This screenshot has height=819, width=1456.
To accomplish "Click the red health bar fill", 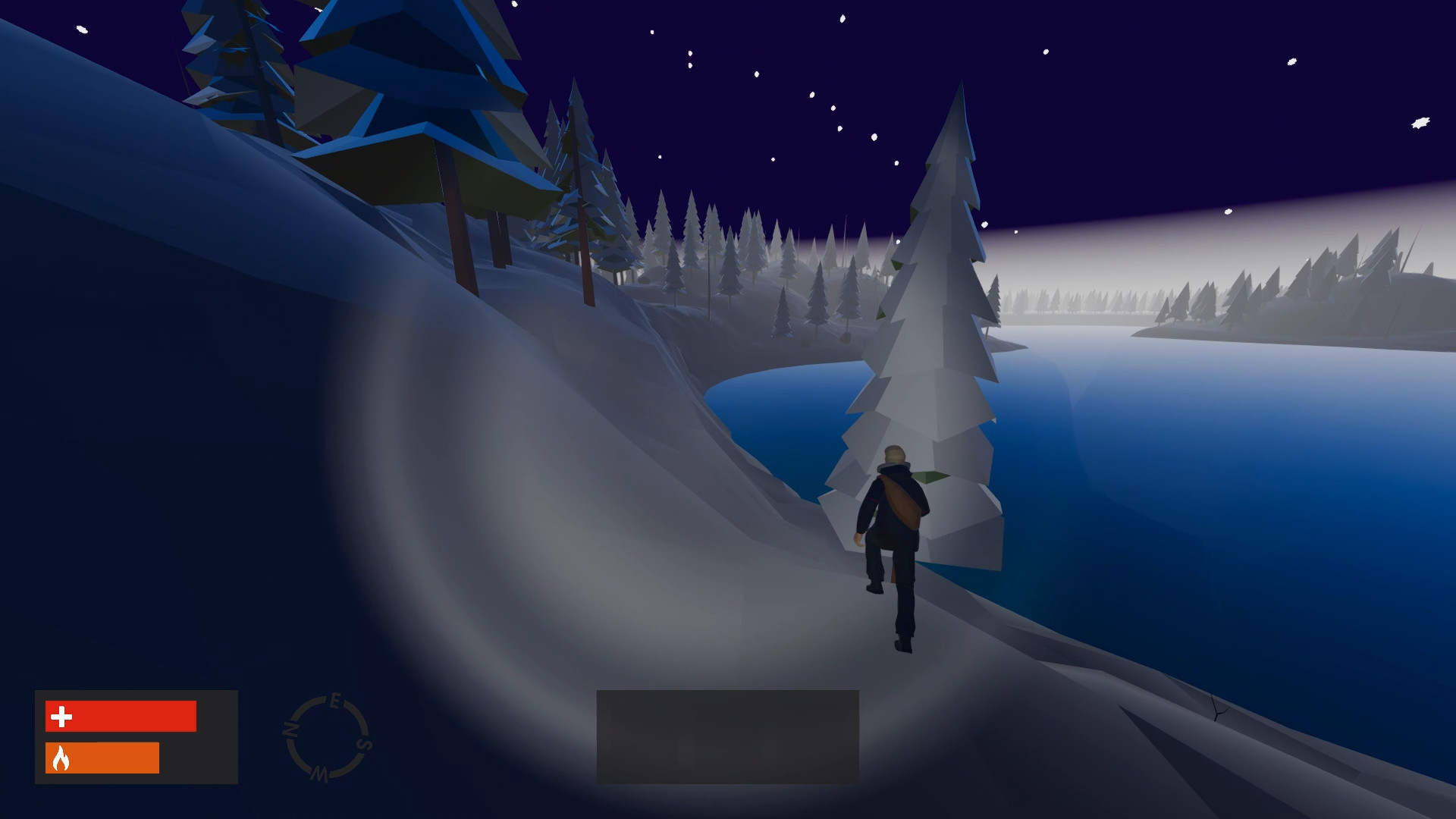I will point(121,715).
